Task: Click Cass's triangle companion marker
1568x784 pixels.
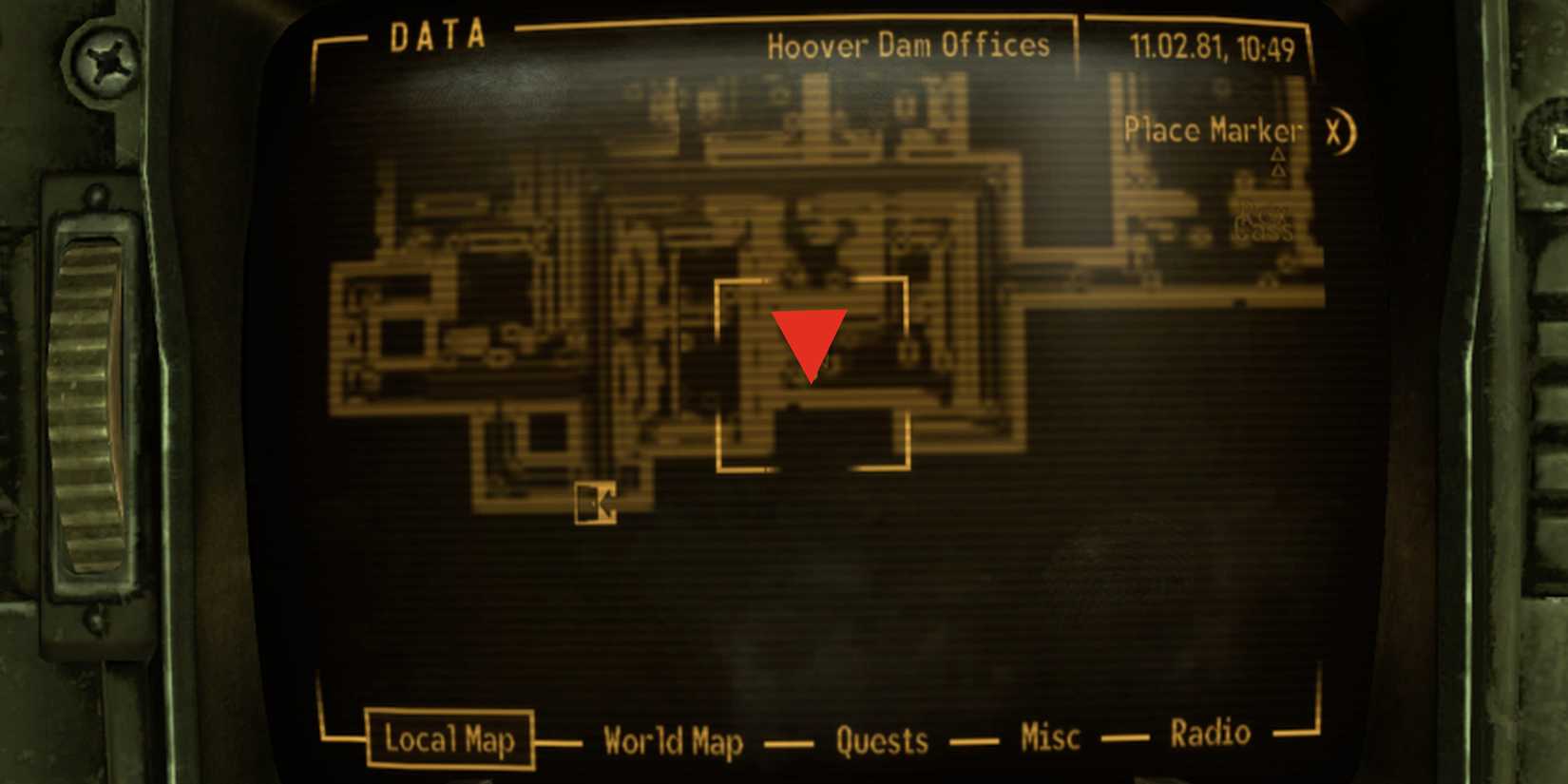Action: click(1279, 171)
